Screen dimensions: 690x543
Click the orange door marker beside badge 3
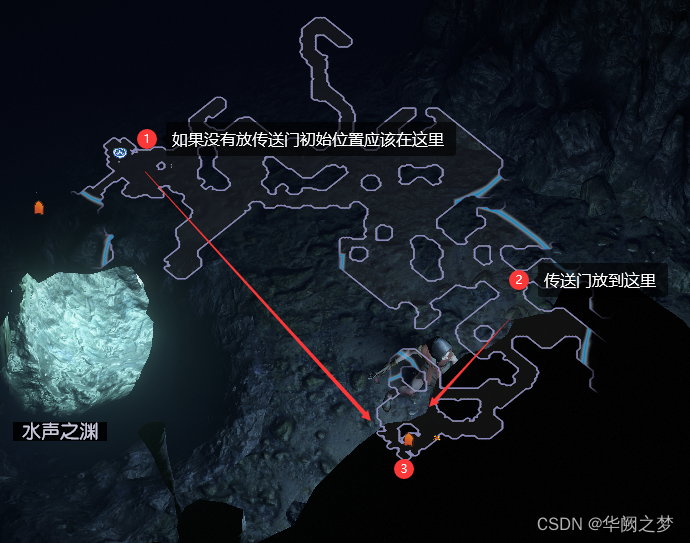(x=408, y=439)
